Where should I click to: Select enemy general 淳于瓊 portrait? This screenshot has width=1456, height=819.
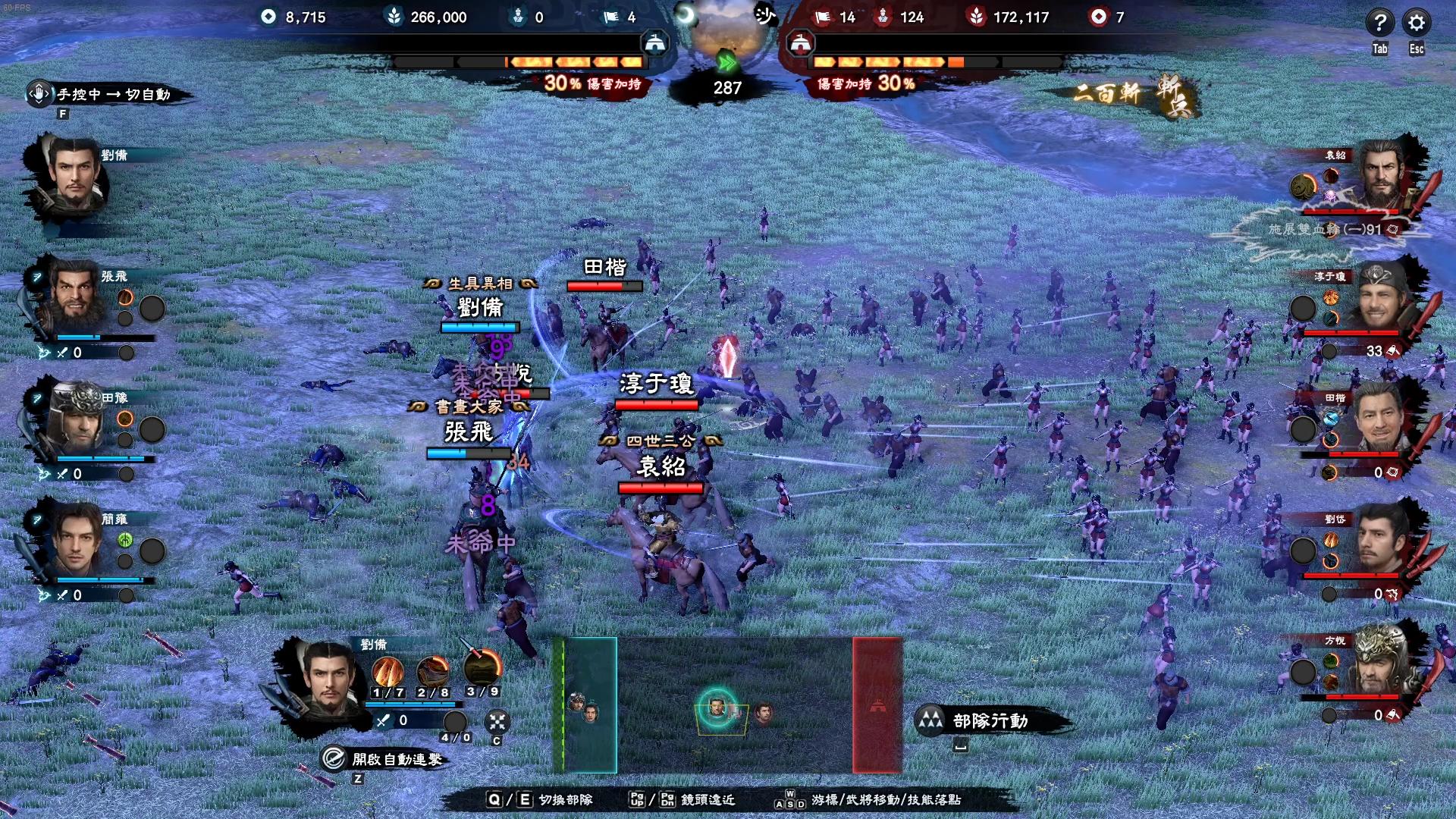1379,299
